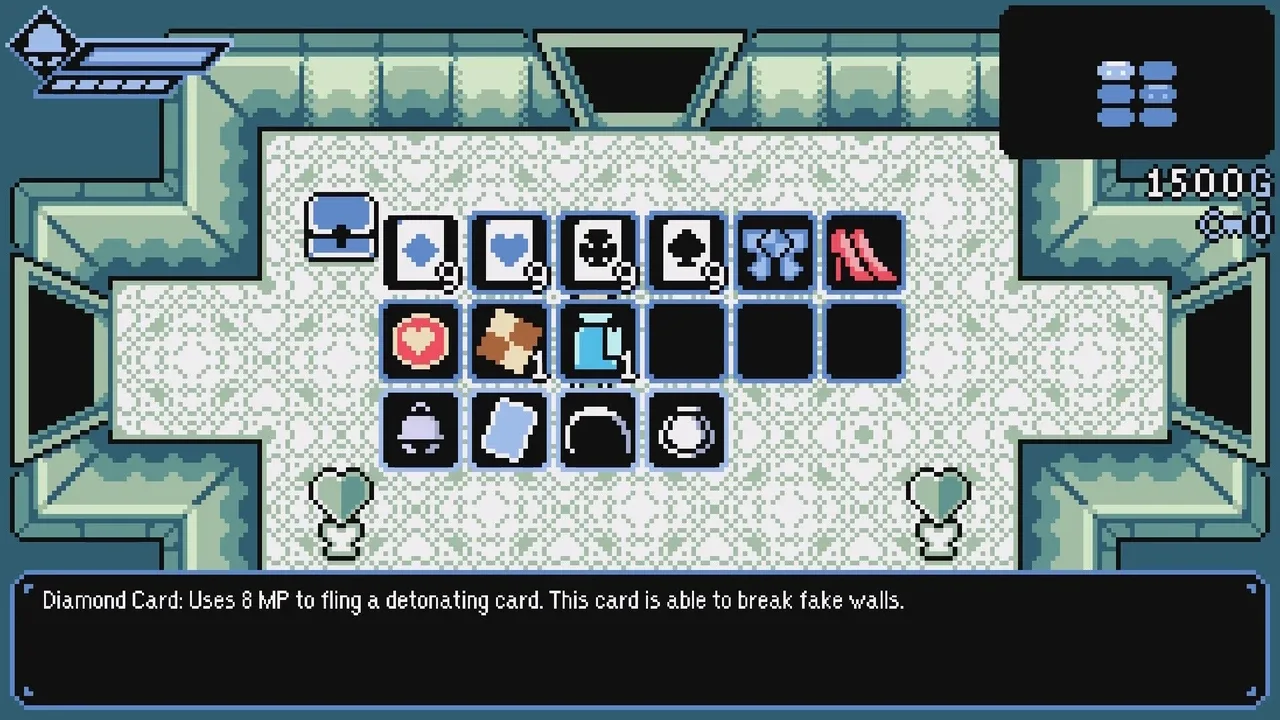The width and height of the screenshot is (1280, 720).
Task: Choose the Heart Card in inventory
Action: [509, 252]
